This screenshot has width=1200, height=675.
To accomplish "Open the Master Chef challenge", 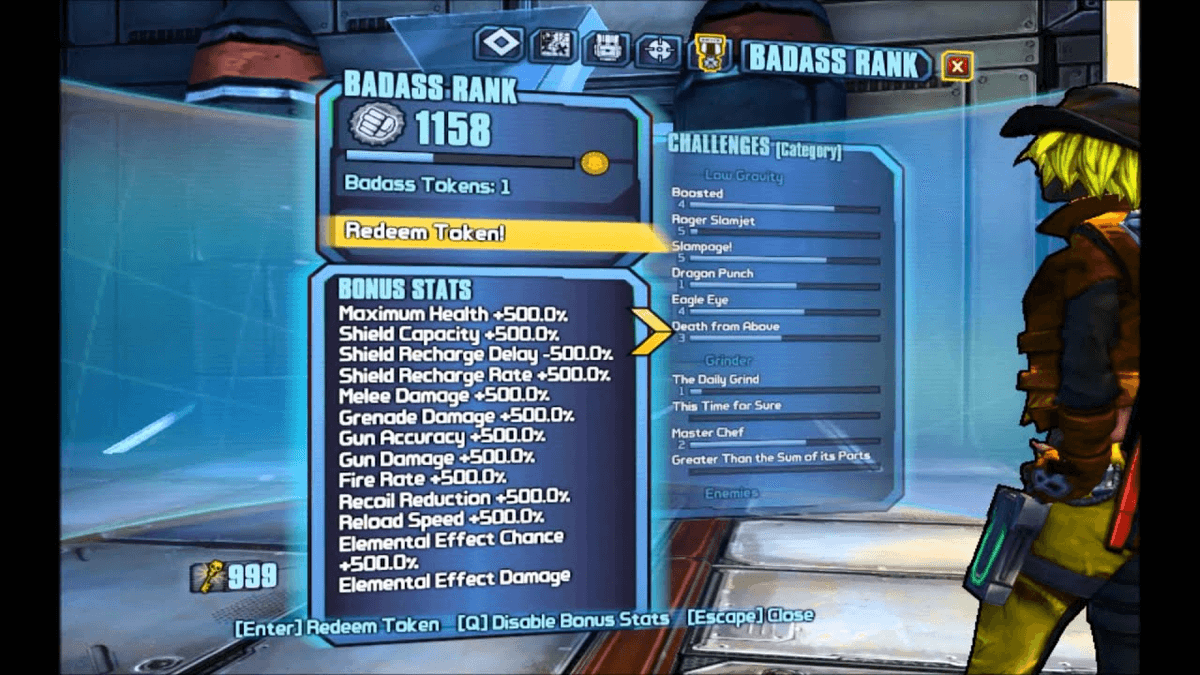I will [x=709, y=433].
